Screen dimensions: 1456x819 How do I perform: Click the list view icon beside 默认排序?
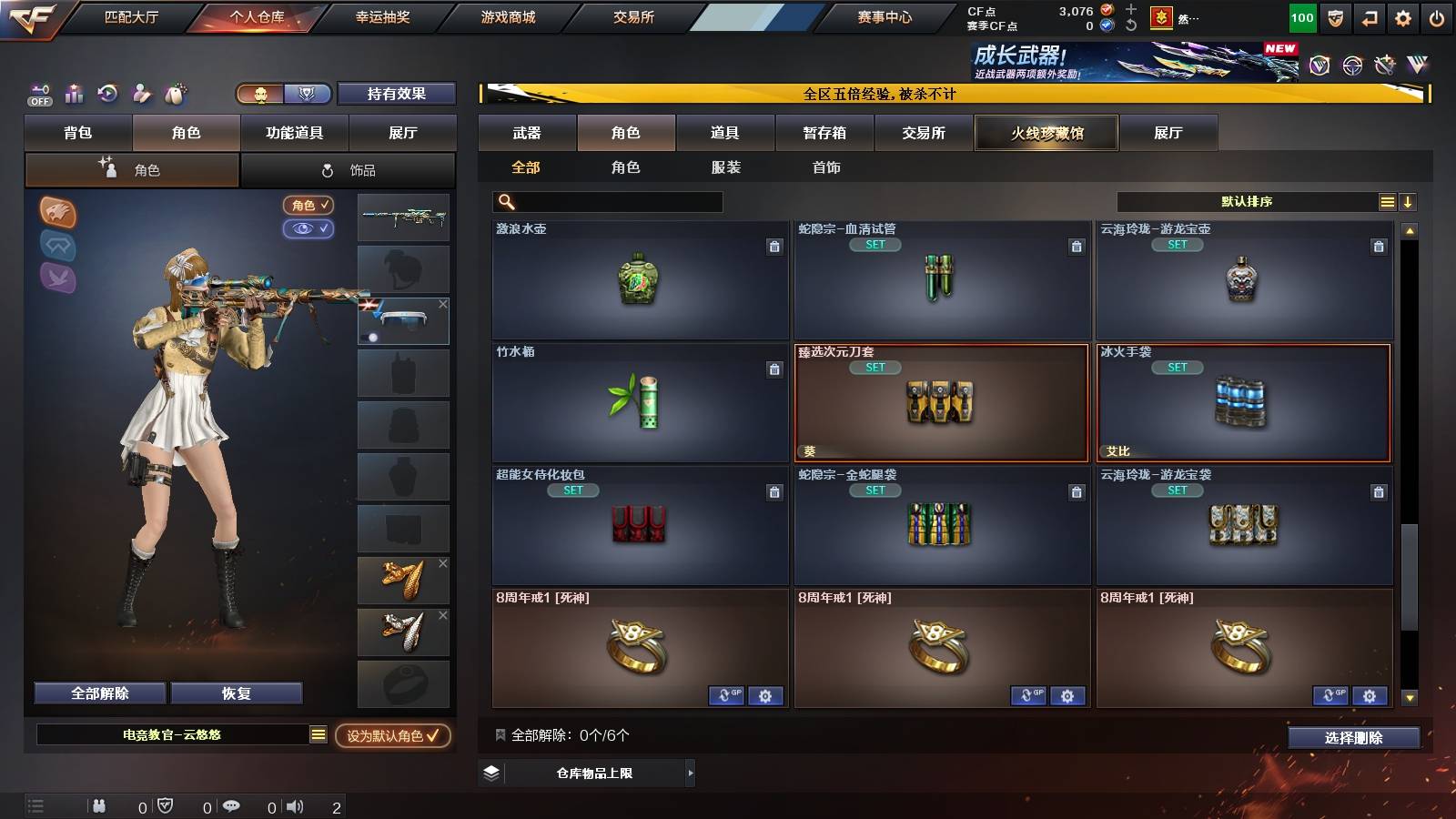[x=1387, y=200]
